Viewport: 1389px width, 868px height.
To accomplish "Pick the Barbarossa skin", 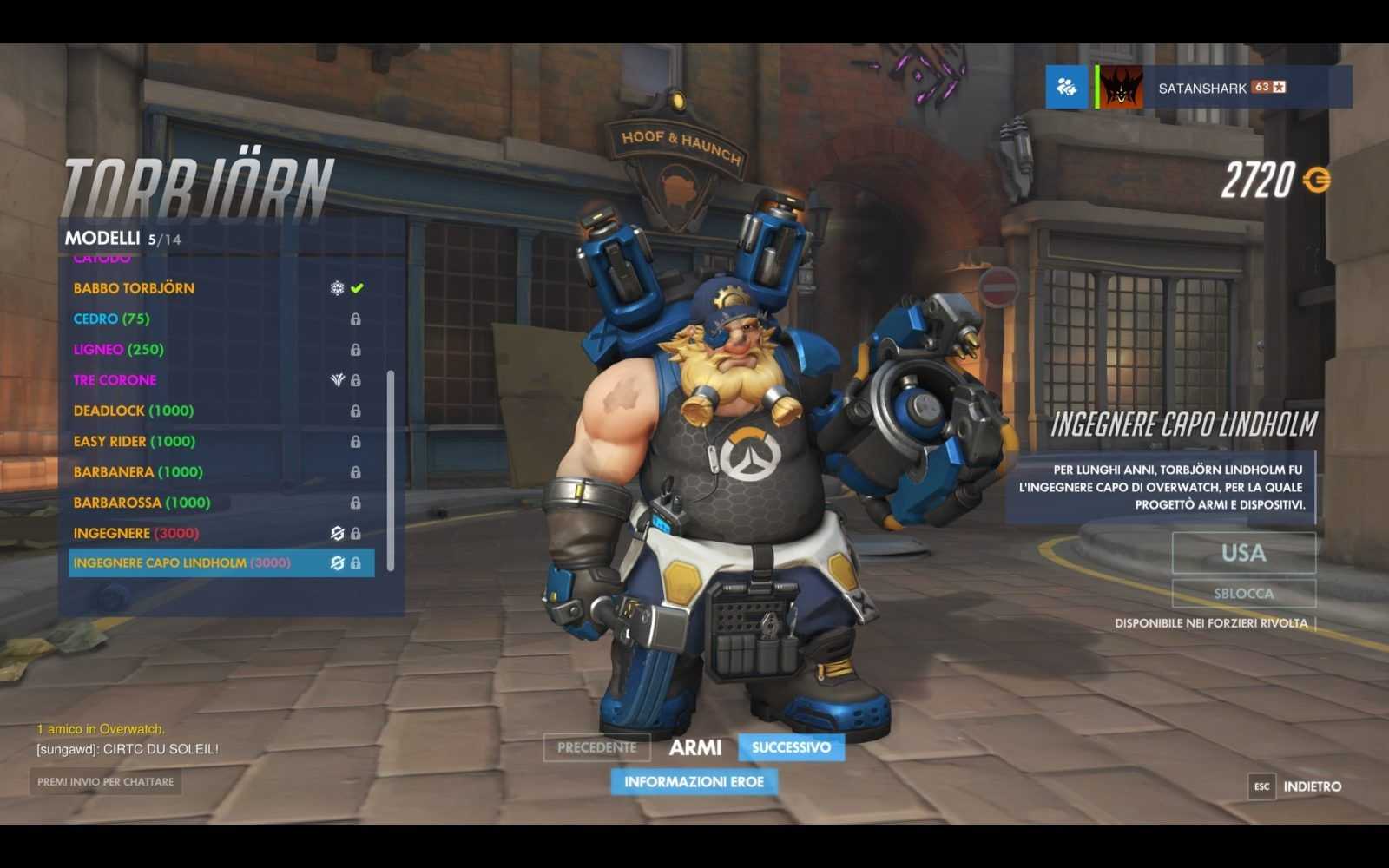I will [x=142, y=503].
